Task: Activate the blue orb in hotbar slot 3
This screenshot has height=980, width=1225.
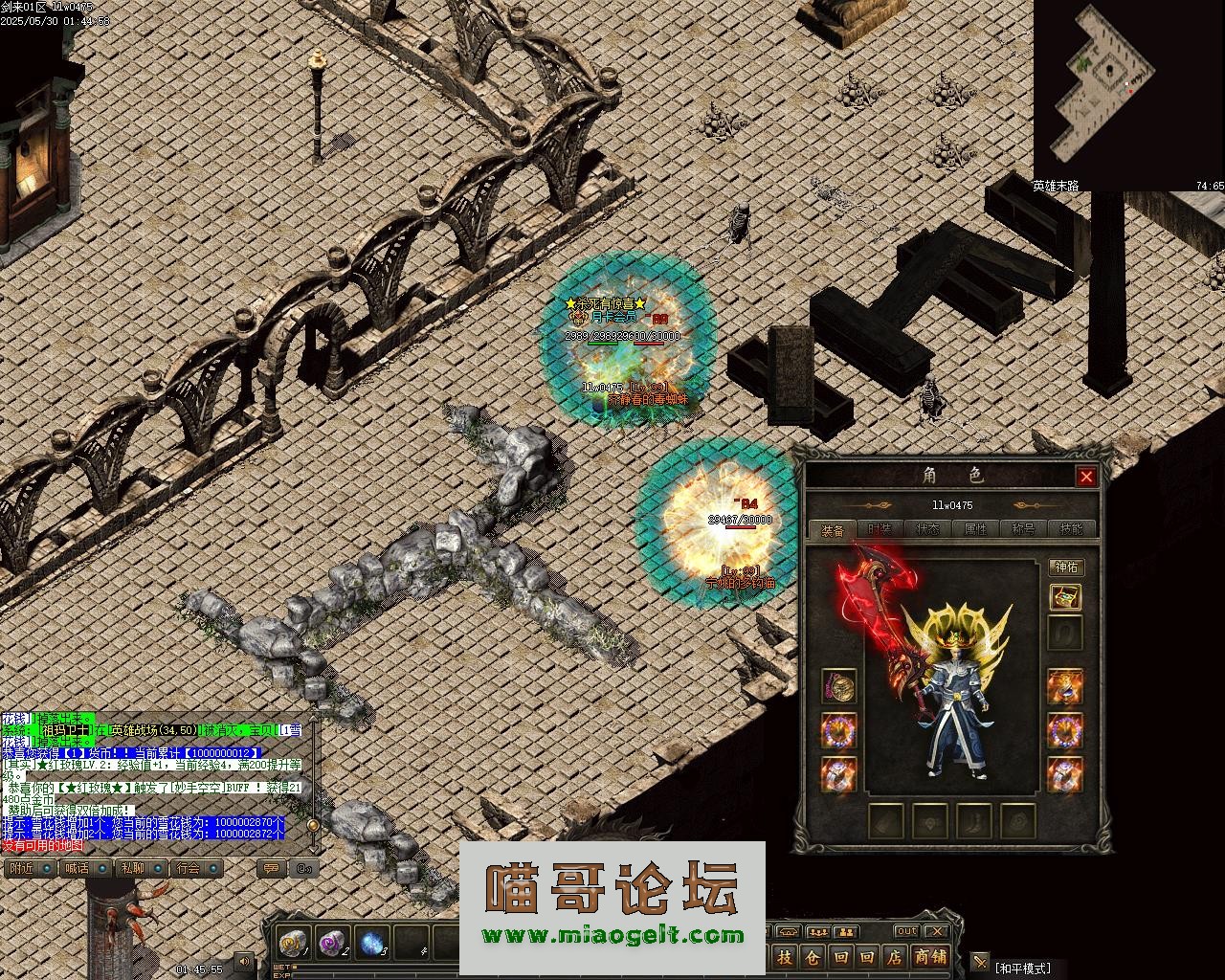Action: coord(372,943)
